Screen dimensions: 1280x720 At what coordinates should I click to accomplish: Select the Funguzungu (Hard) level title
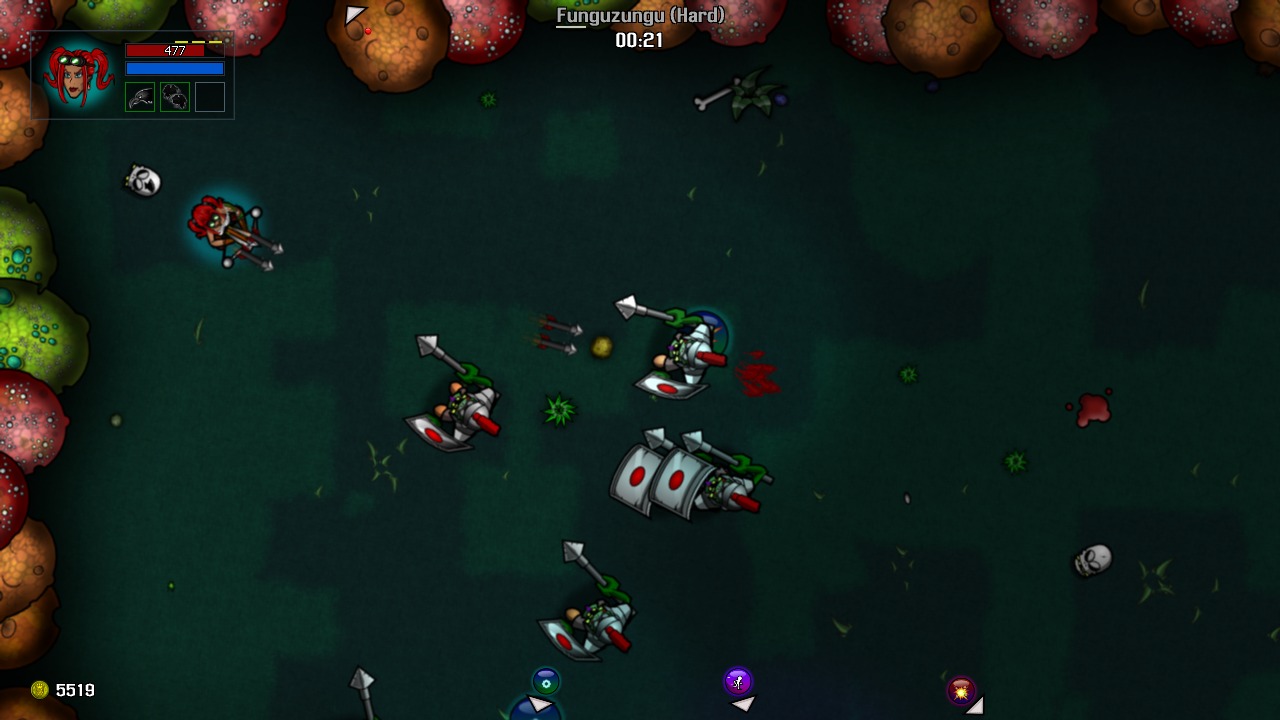pyautogui.click(x=640, y=16)
